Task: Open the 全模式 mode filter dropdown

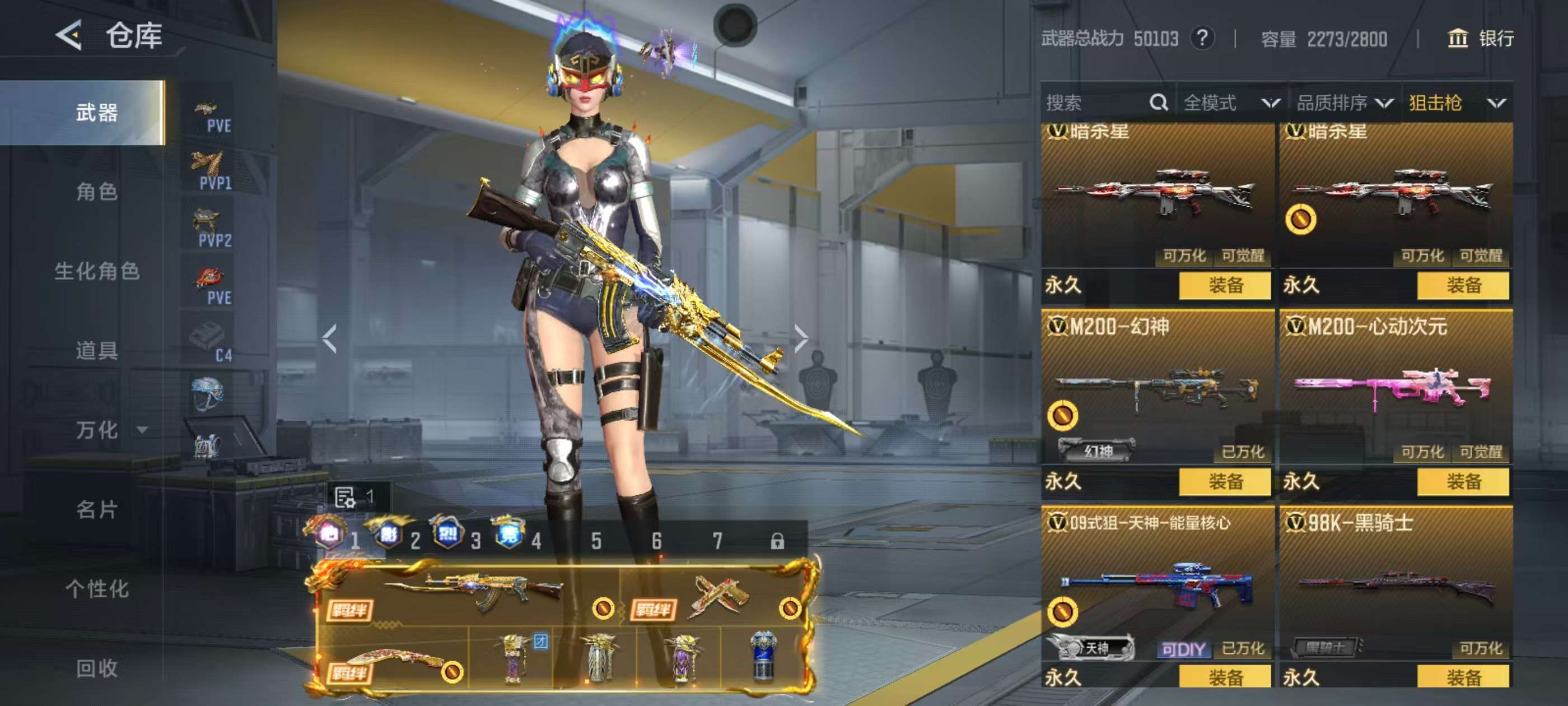Action: (1231, 103)
